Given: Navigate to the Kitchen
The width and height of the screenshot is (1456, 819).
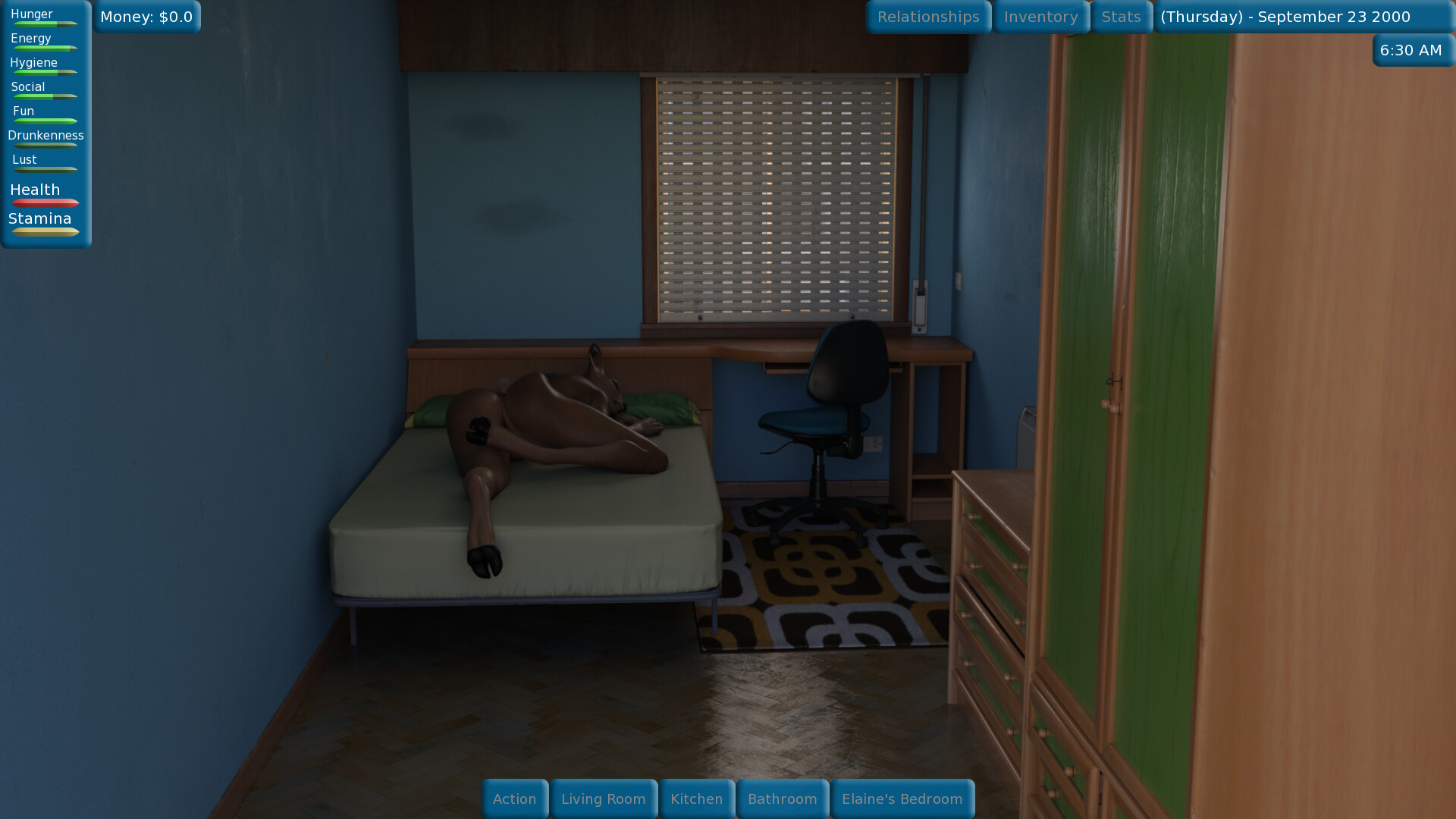Looking at the screenshot, I should click(x=696, y=799).
